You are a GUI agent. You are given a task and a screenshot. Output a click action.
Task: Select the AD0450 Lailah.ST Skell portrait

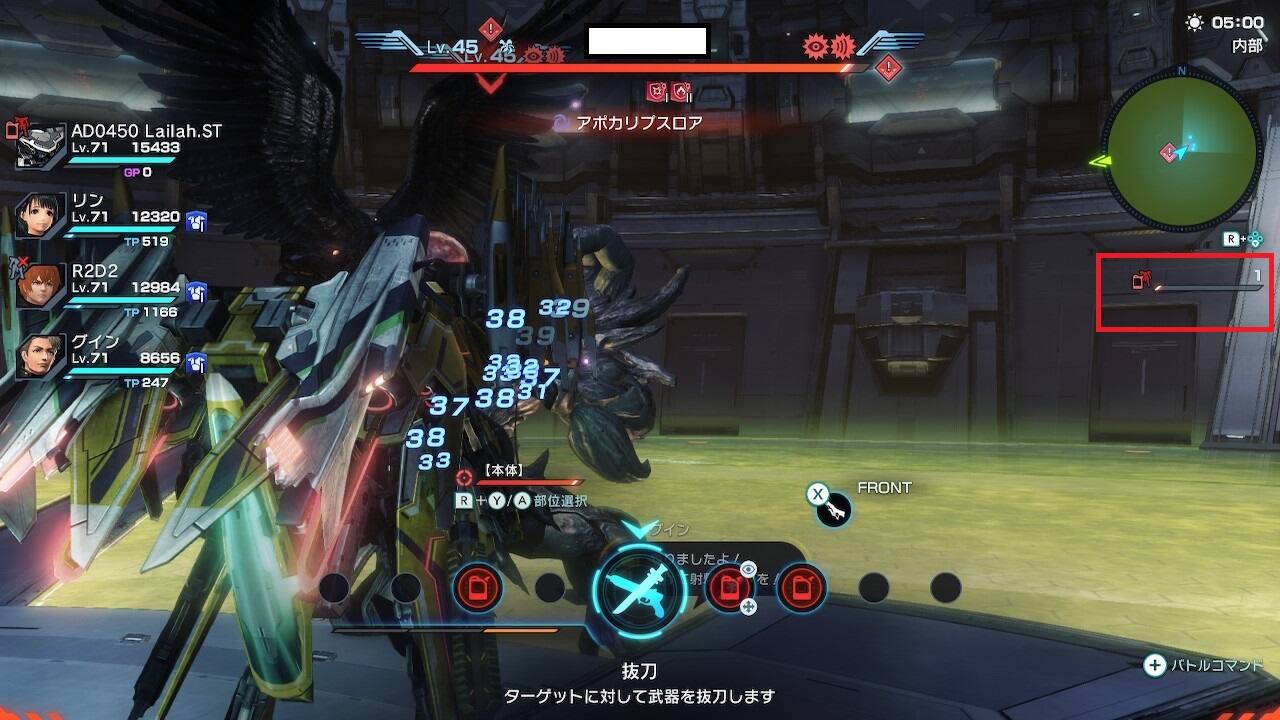coord(41,146)
